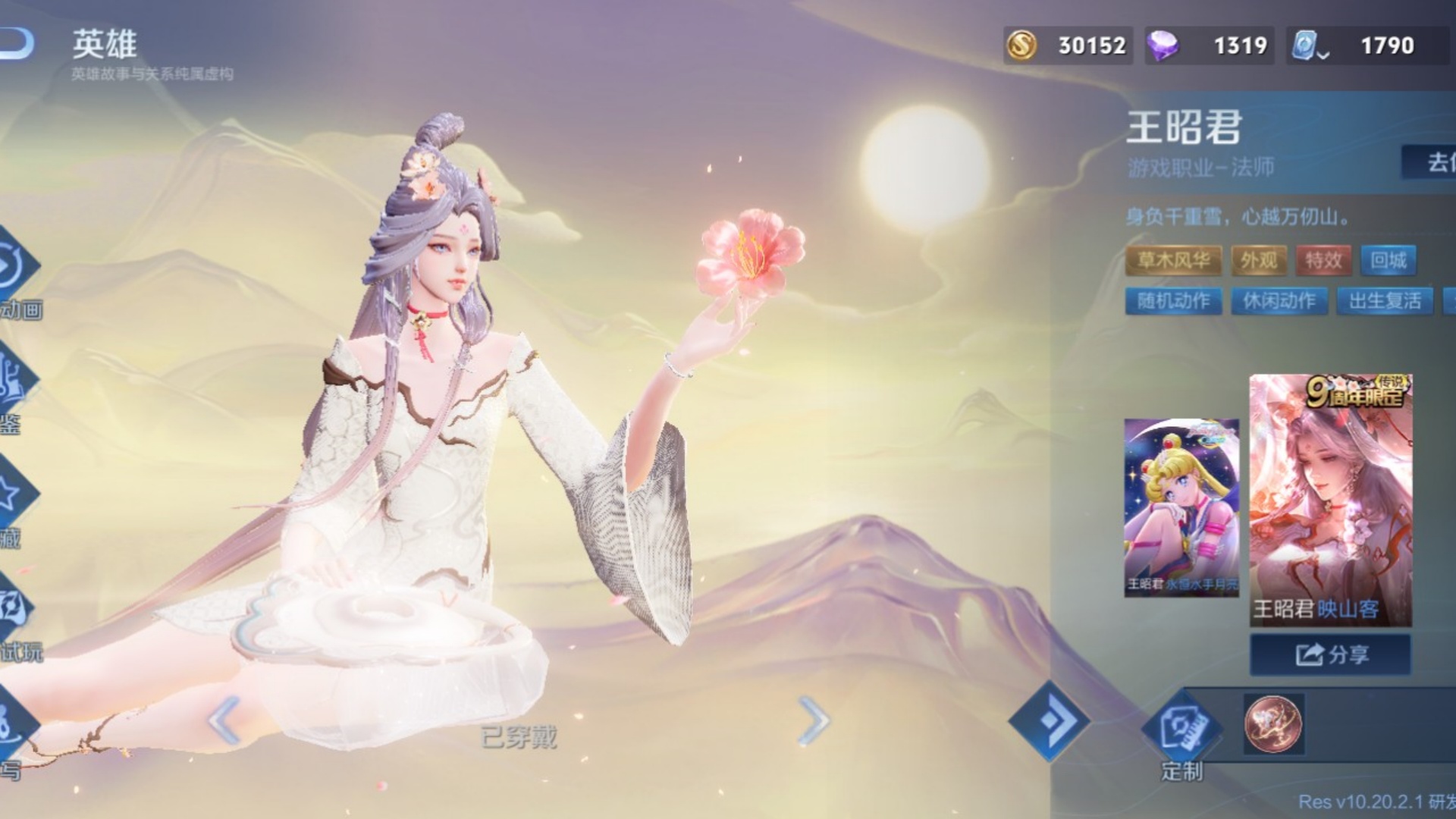
Task: Open the 试玩 side menu entry
Action: coord(18,622)
